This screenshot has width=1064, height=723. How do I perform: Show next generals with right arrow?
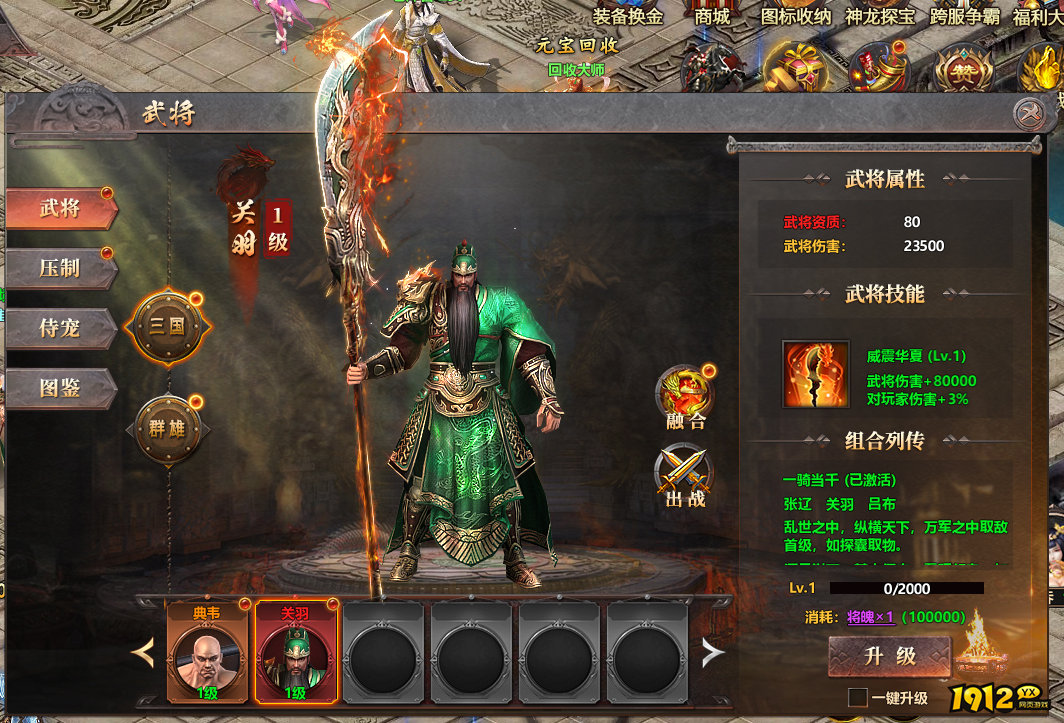(x=712, y=653)
